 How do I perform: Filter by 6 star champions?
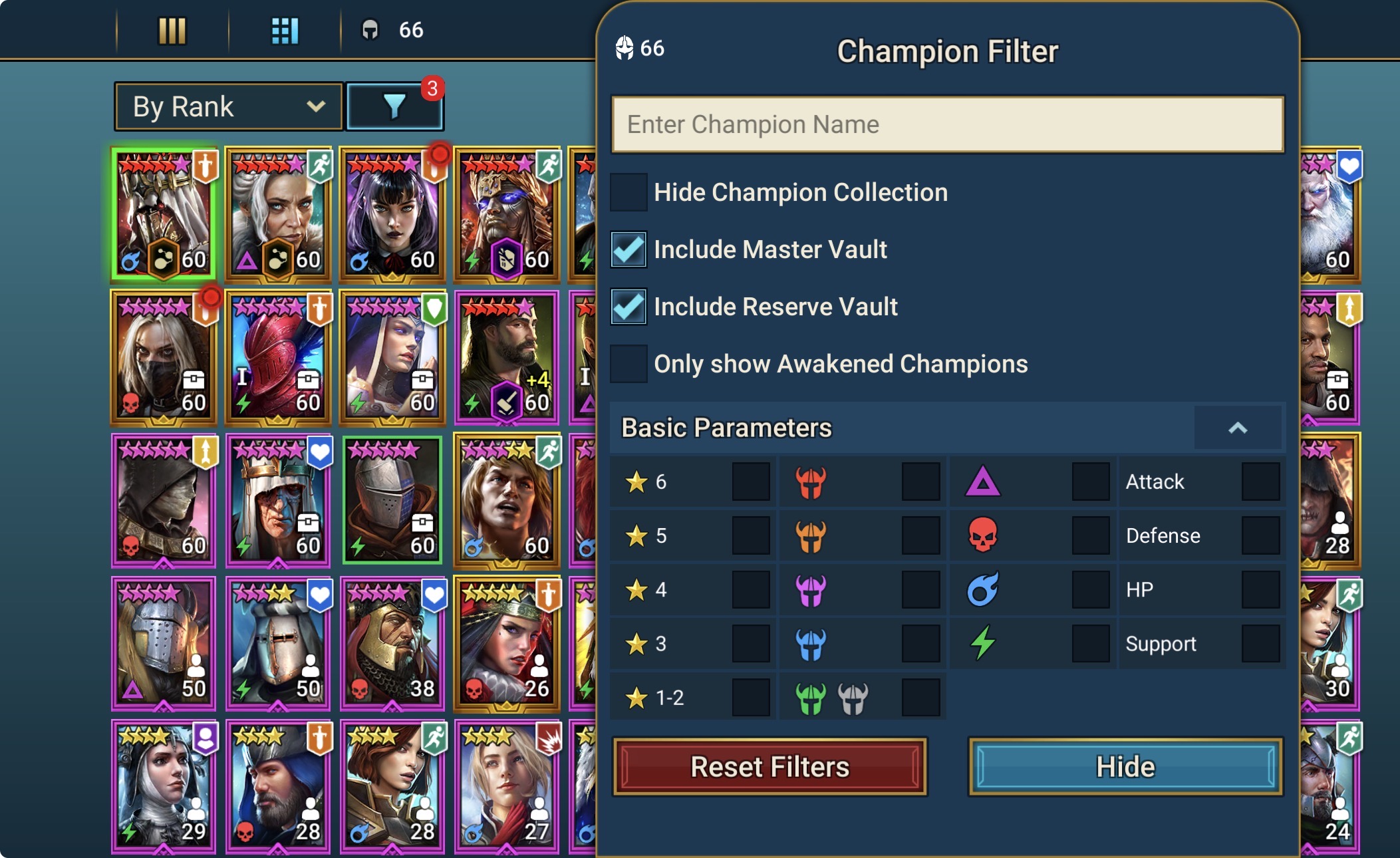click(751, 482)
